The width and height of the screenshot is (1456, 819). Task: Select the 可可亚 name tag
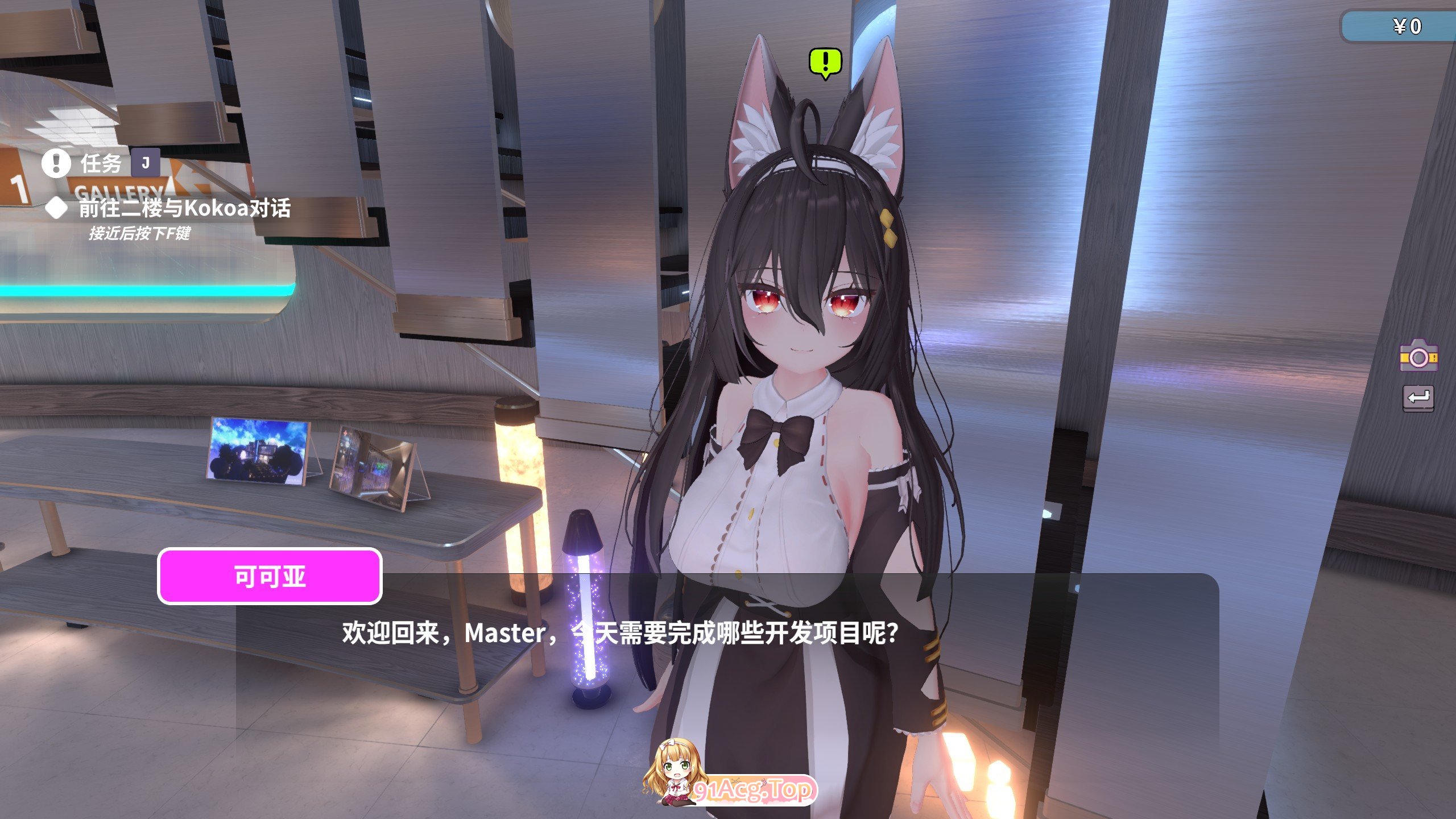267,576
